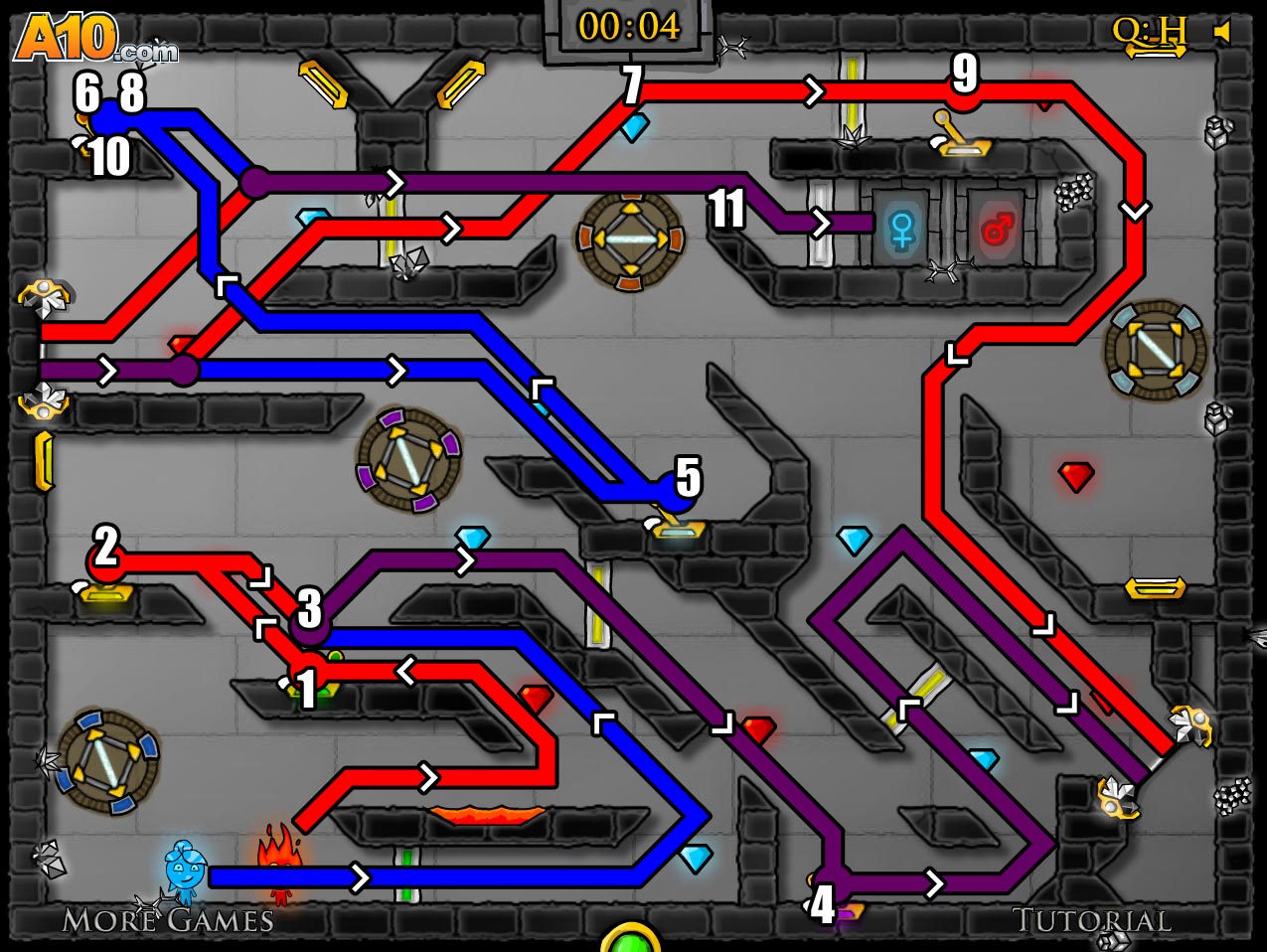This screenshot has width=1267, height=952.
Task: Click the green gem pause button
Action: coord(630,940)
